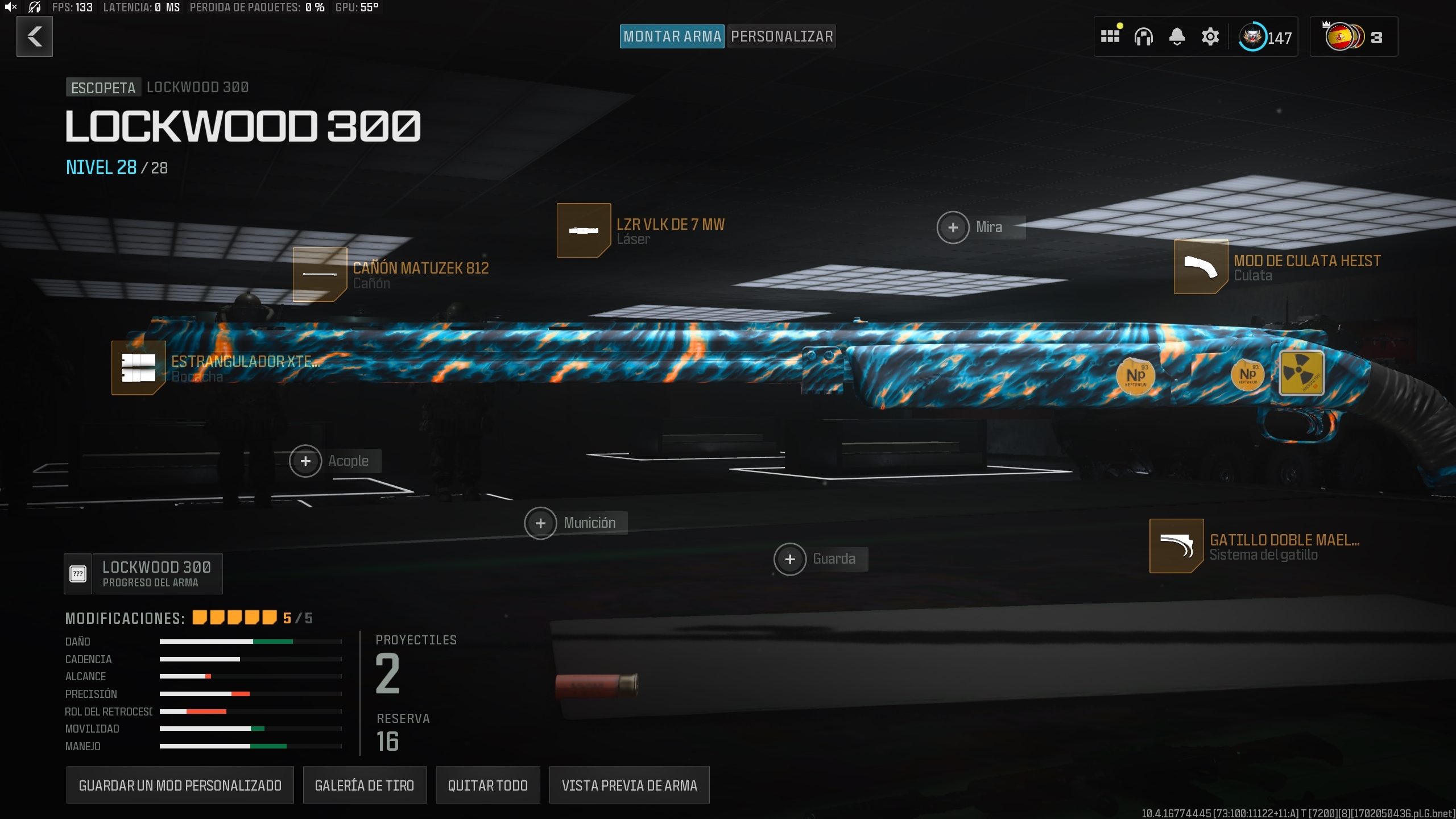Screen dimensions: 1456x819
Task: Click Quitar Todo to remove attachments
Action: 487,785
